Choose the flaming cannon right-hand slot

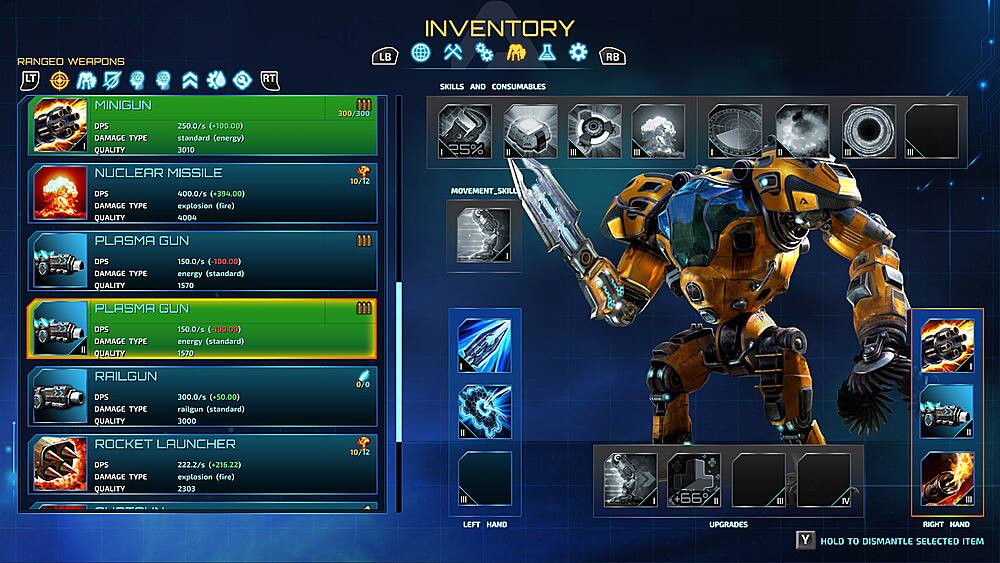[947, 478]
